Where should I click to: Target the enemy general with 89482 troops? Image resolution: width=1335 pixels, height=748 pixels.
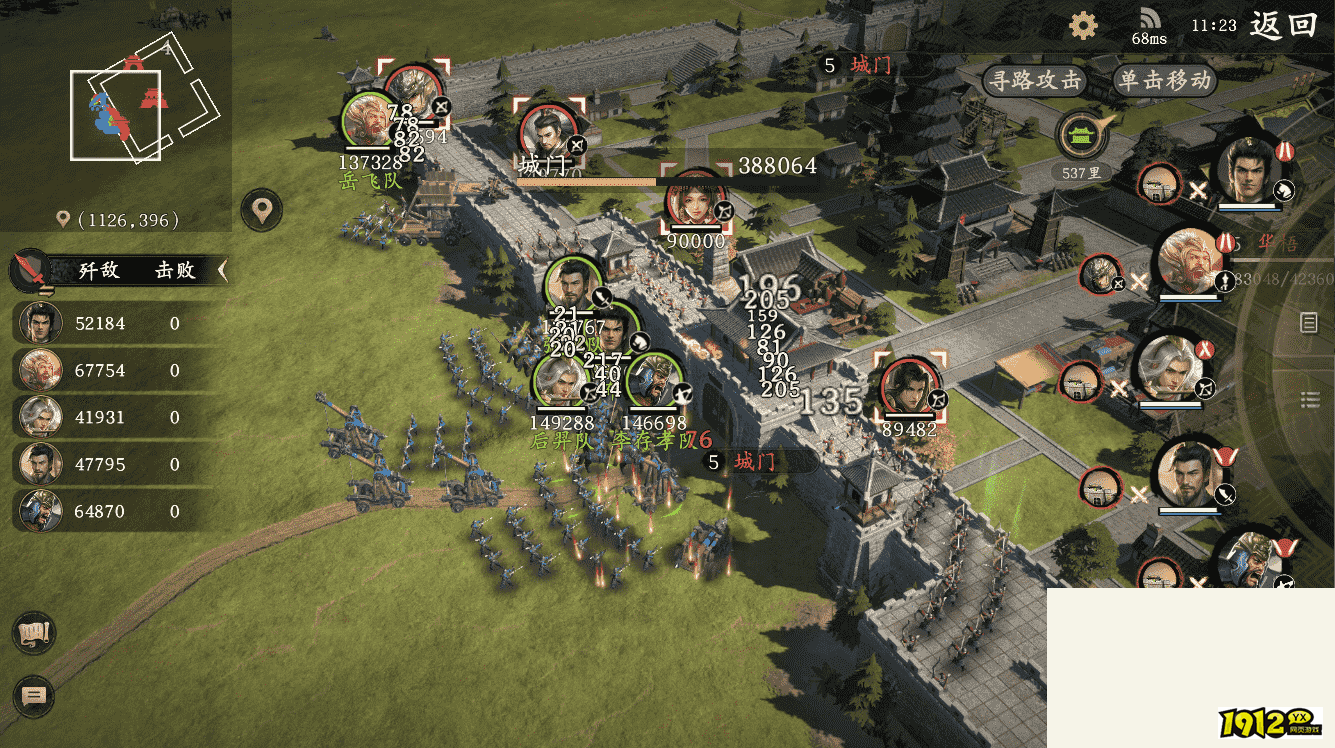coord(909,390)
